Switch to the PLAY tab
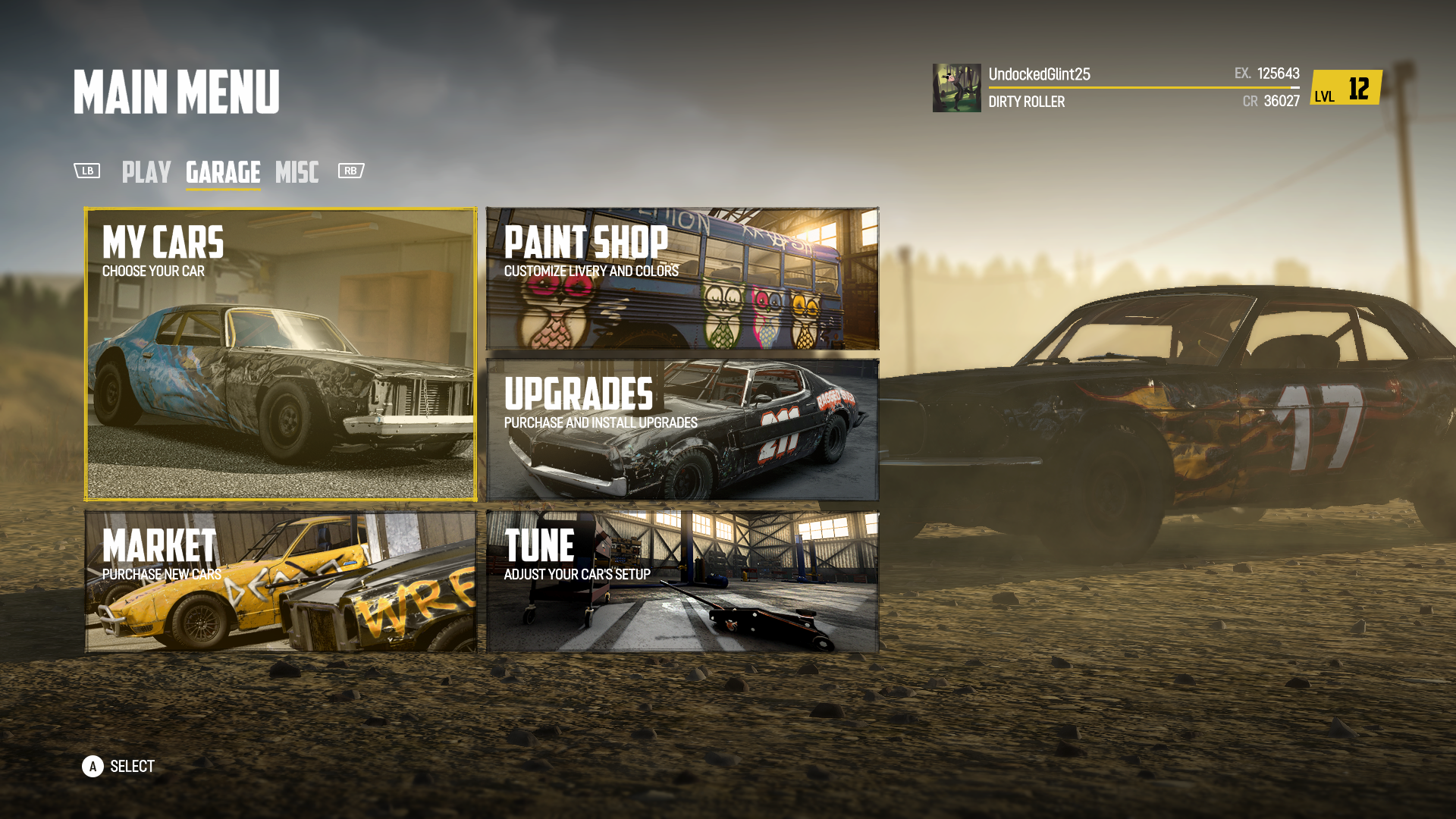Viewport: 1456px width, 819px height. 147,173
